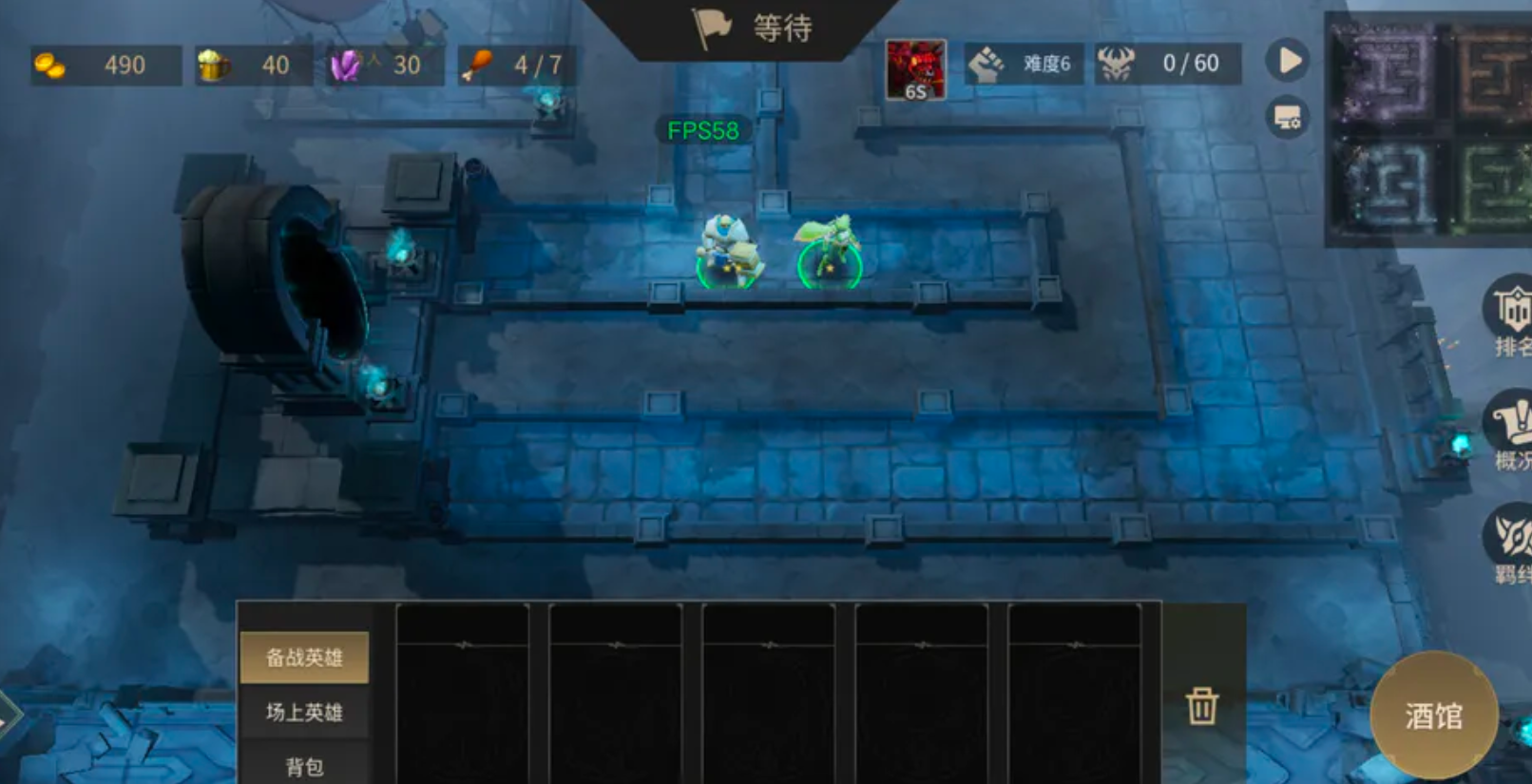Switch to the 备战英雄 tab
The image size is (1532, 784).
coord(304,658)
